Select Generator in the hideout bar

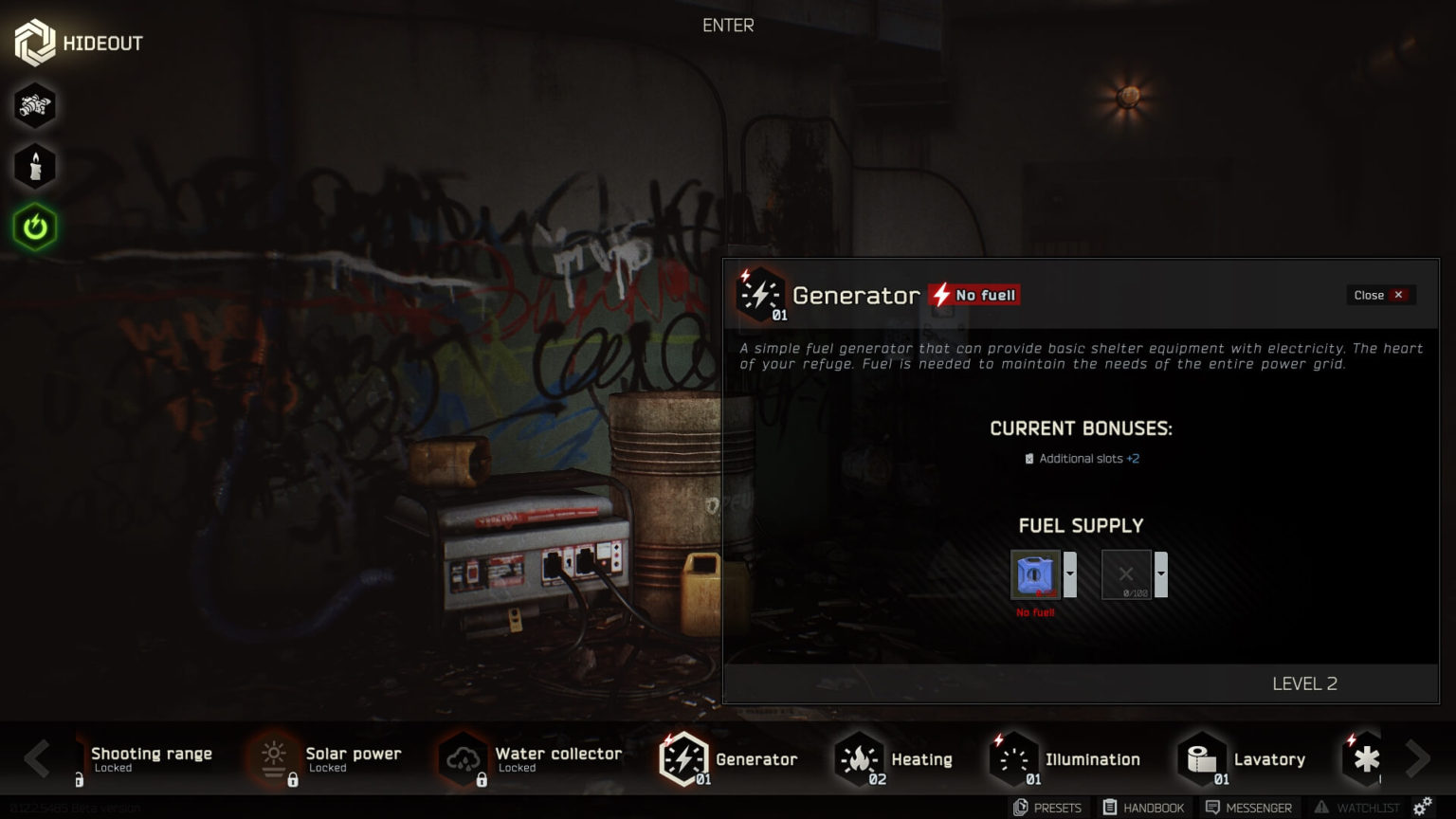(729, 759)
